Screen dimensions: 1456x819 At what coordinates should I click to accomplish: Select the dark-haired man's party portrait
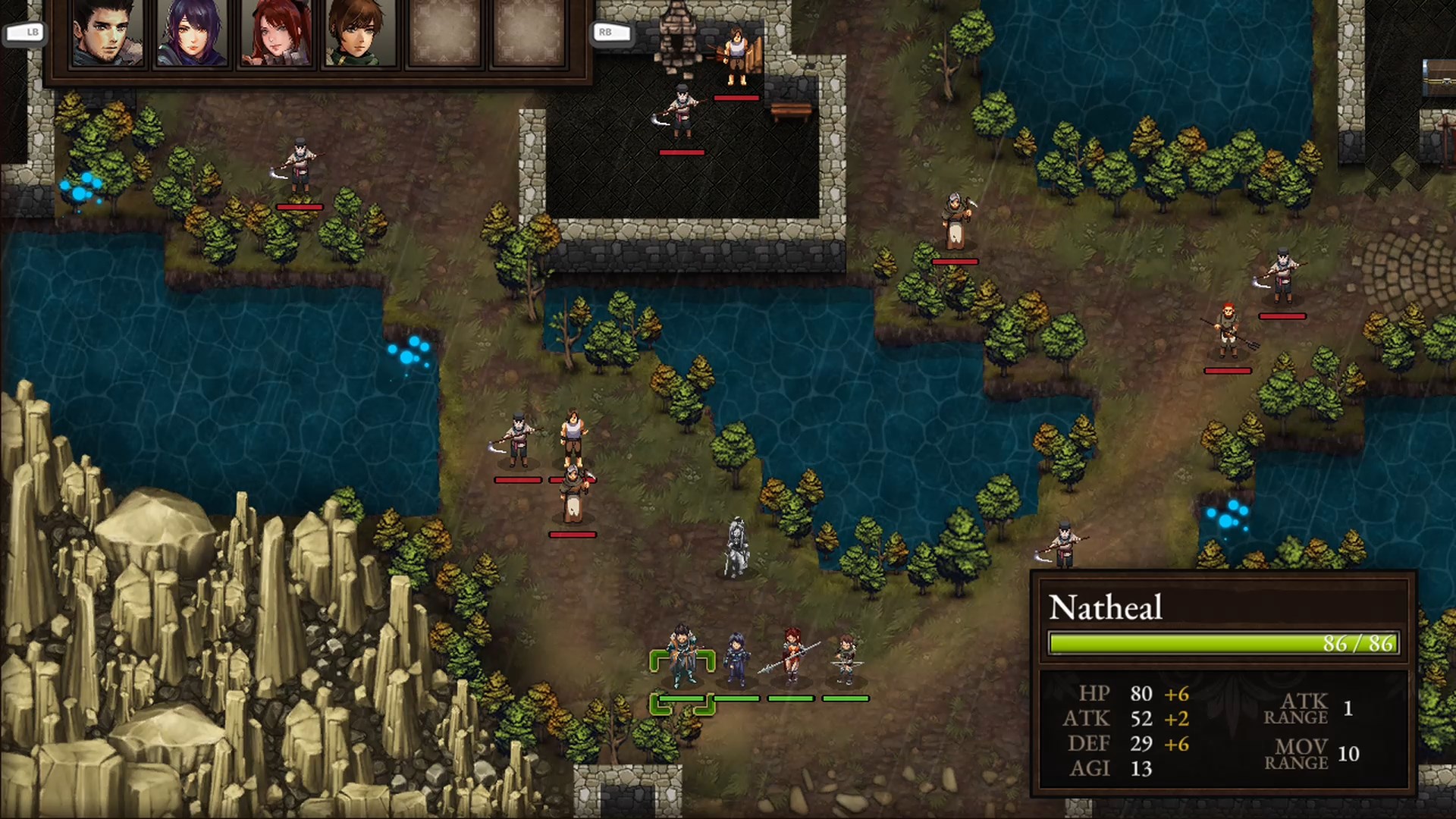[108, 34]
